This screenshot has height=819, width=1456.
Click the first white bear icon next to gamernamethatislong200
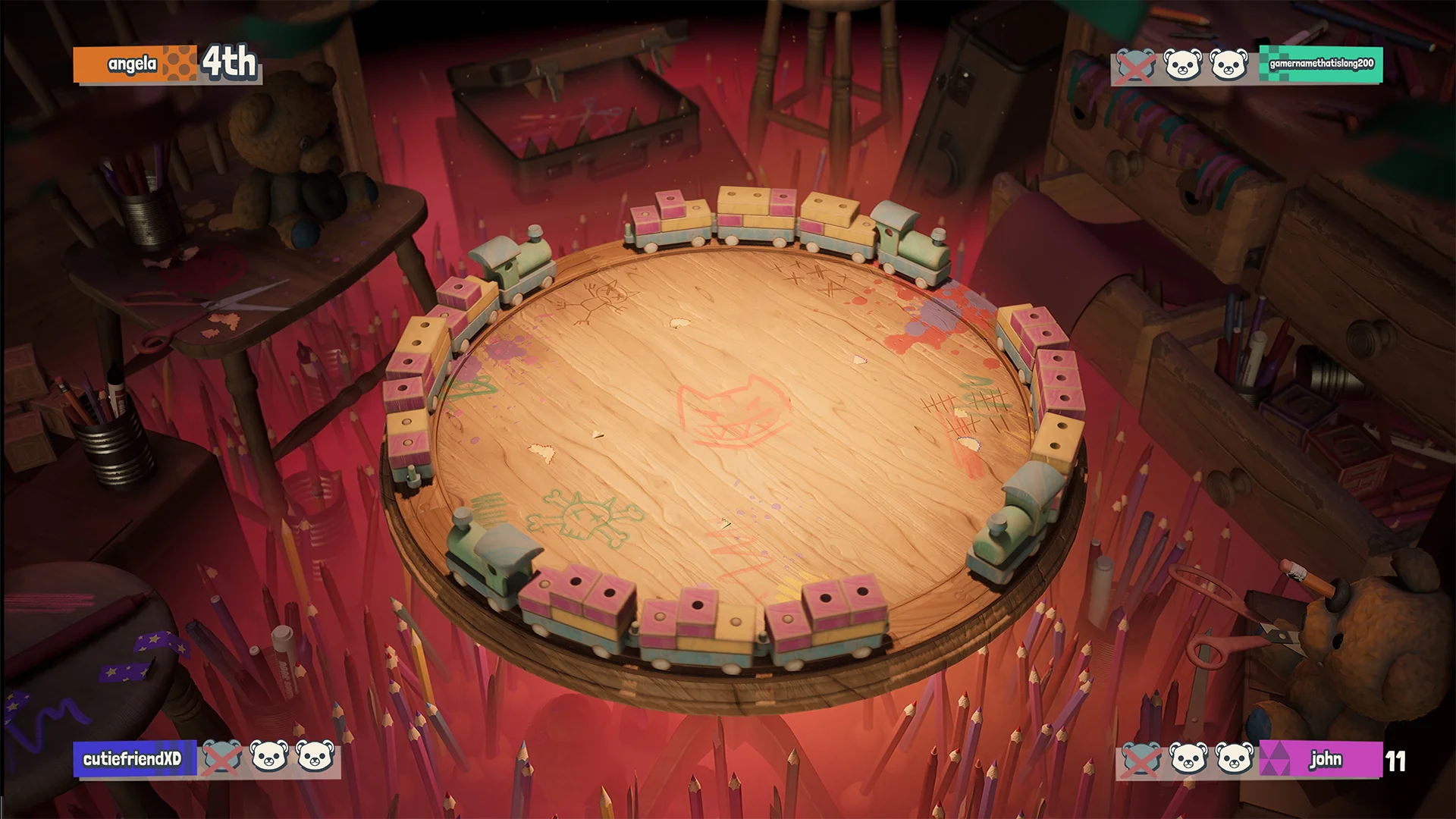pos(1181,65)
